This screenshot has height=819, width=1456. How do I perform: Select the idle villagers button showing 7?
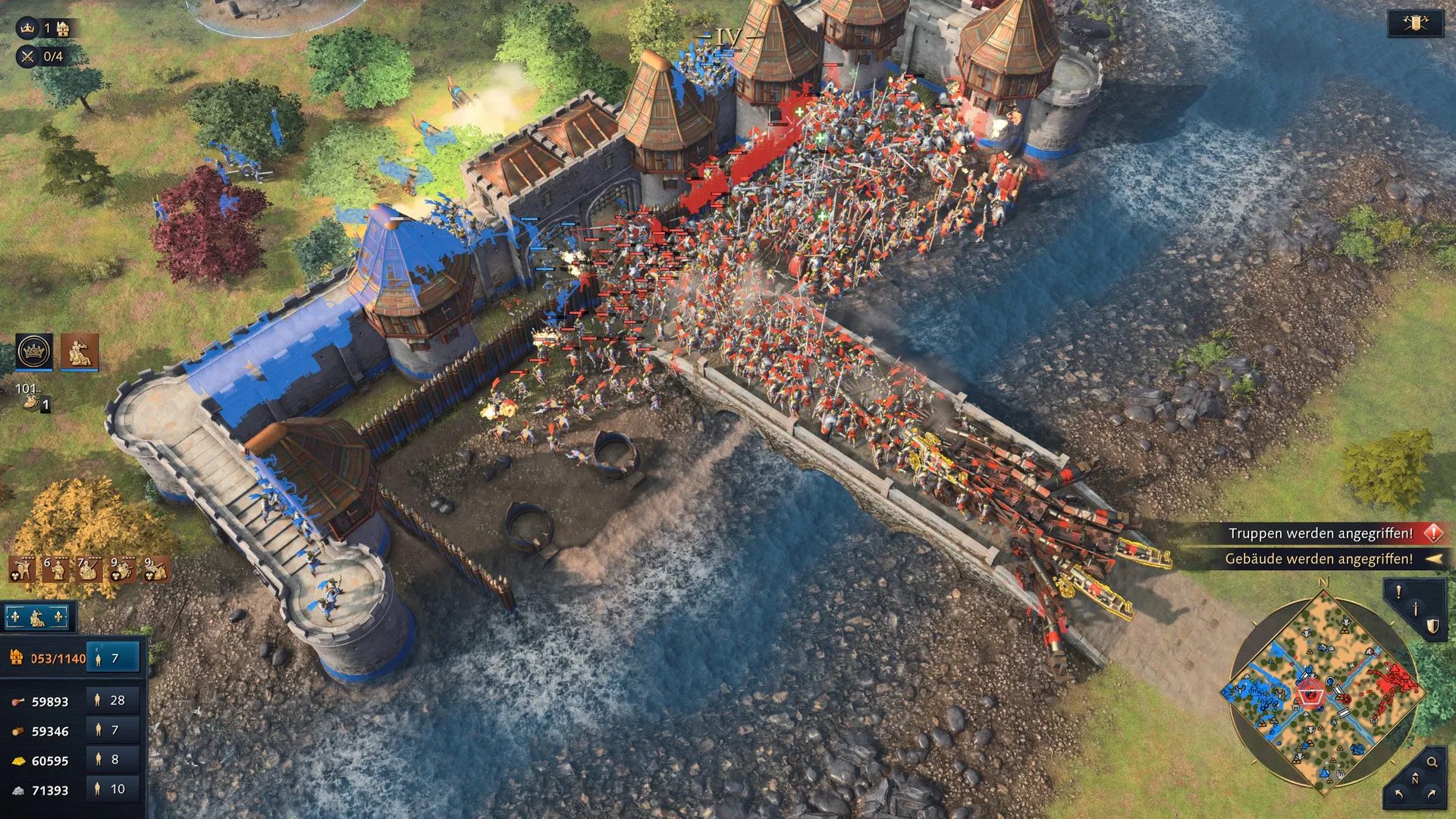(113, 658)
